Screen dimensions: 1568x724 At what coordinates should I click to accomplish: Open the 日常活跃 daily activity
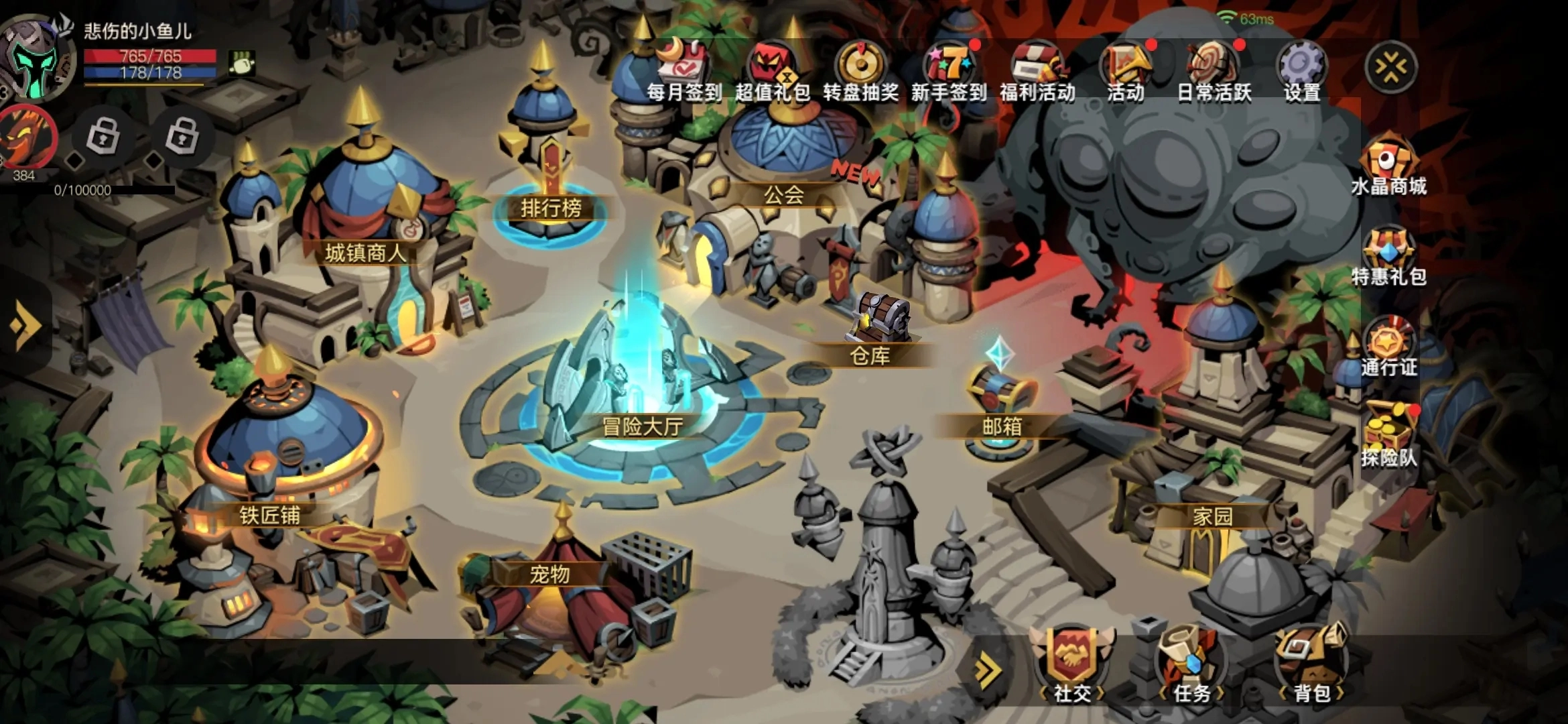click(x=1214, y=70)
